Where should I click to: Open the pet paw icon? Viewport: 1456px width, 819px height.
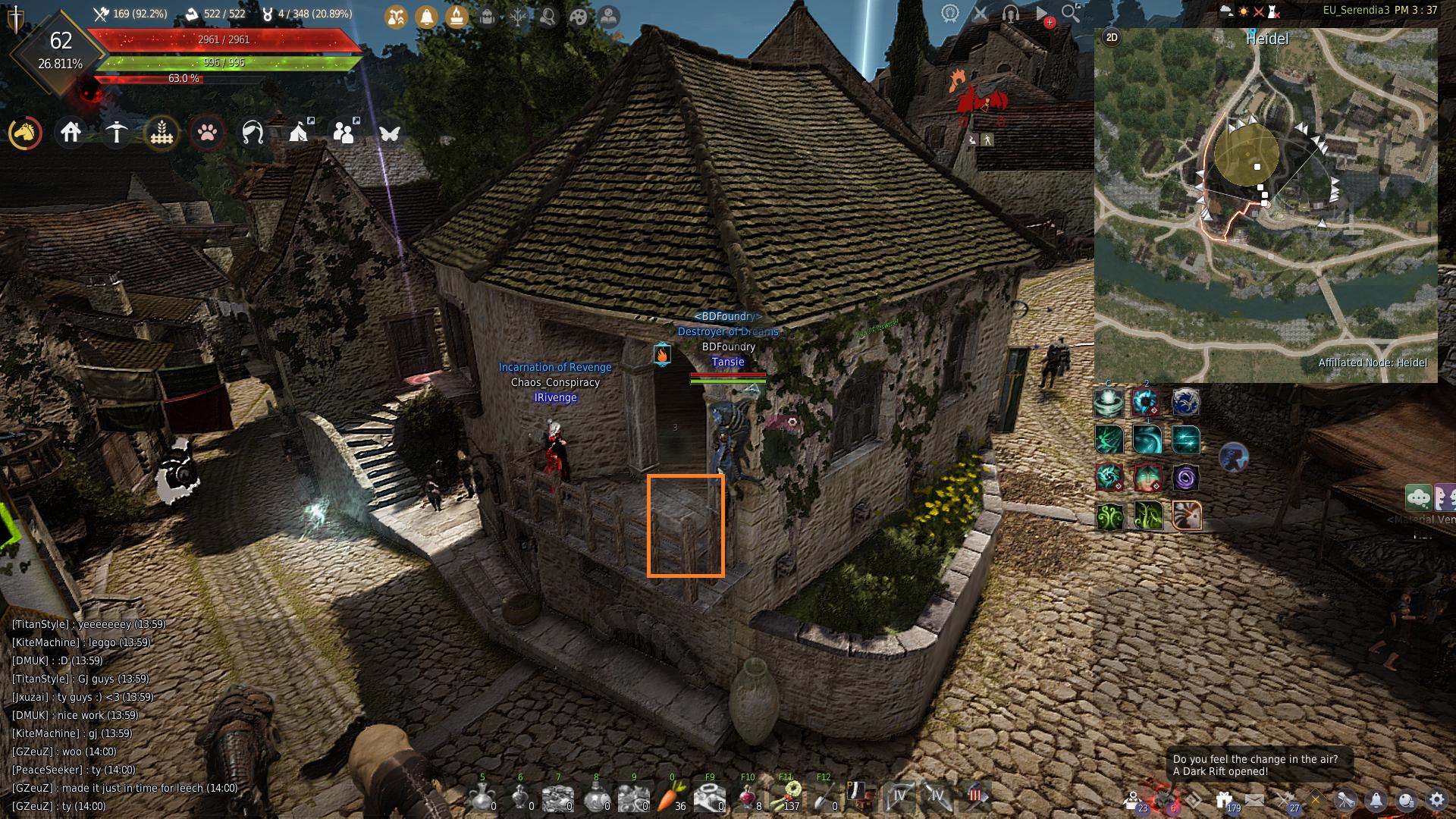tap(207, 133)
